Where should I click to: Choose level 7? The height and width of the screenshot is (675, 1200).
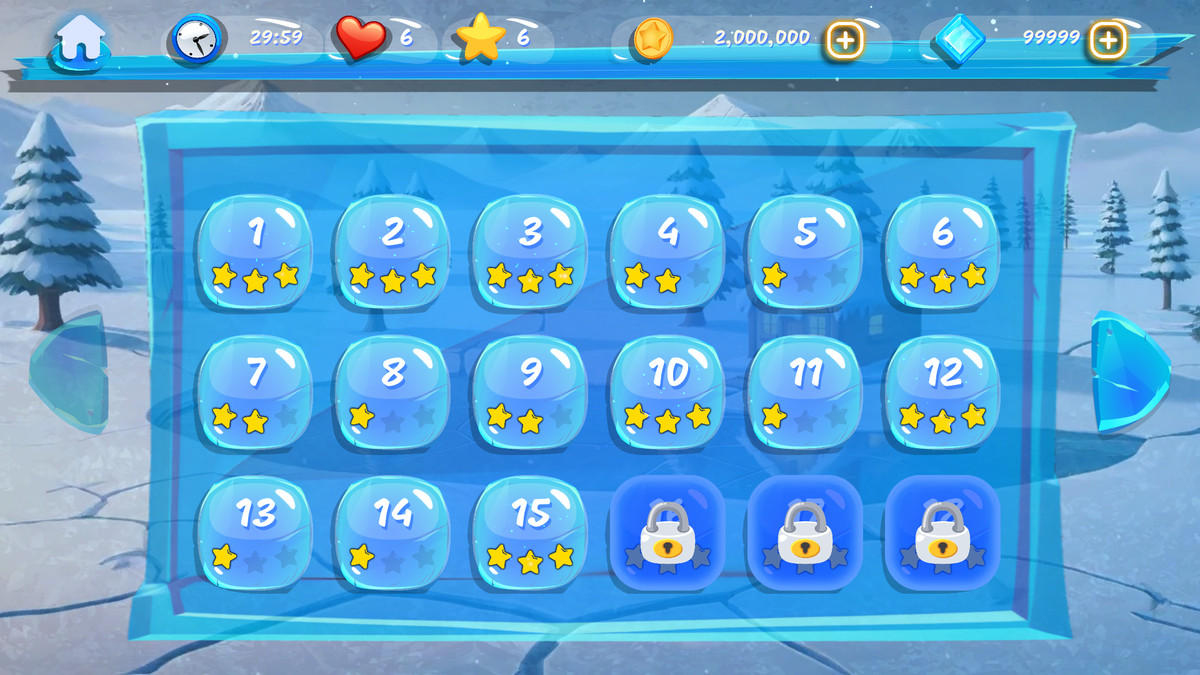255,392
